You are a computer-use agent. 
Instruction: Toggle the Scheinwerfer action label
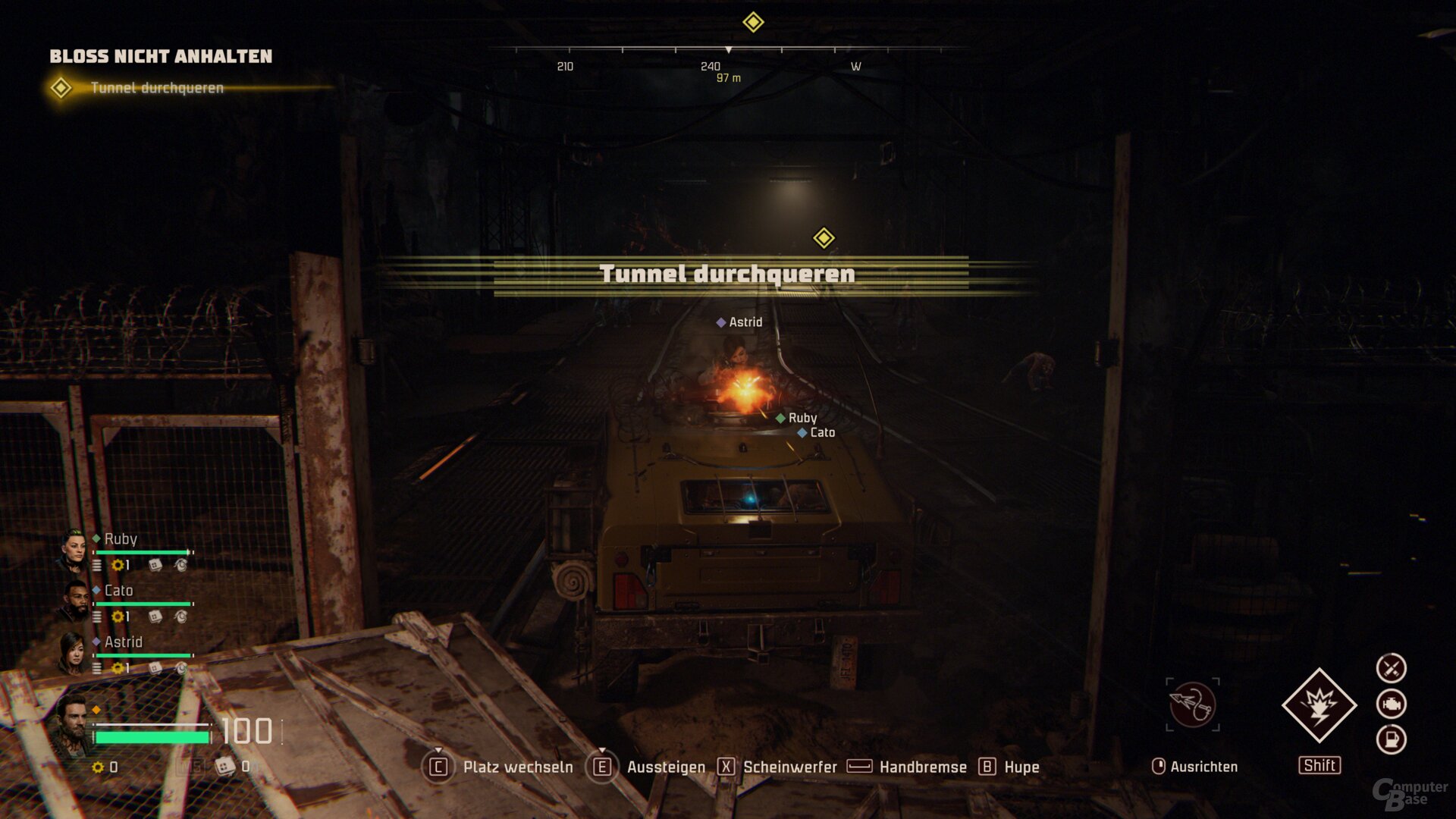[x=789, y=767]
